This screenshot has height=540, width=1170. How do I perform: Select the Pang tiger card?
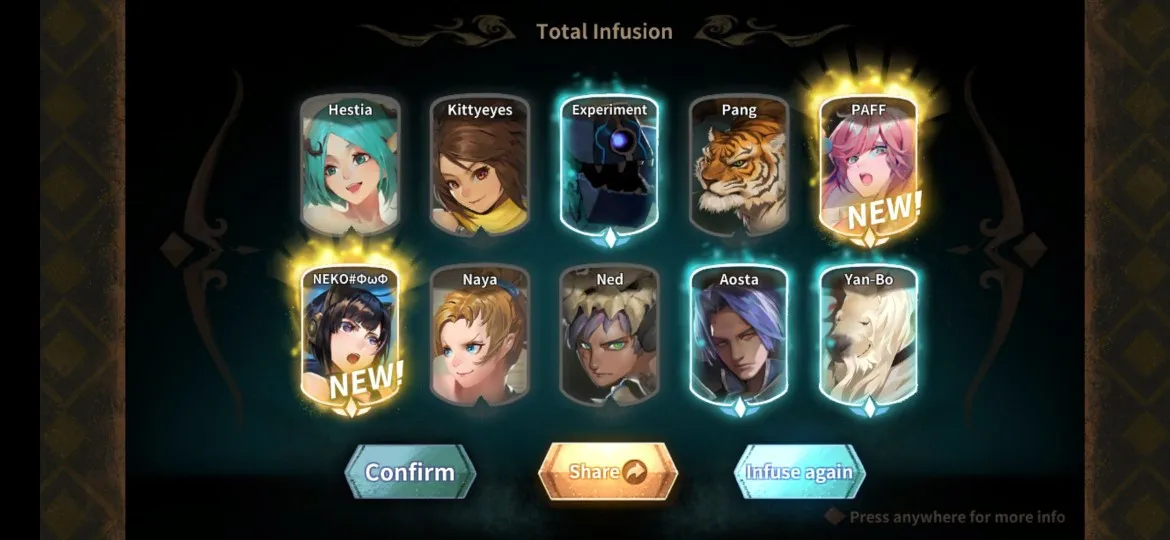[739, 168]
